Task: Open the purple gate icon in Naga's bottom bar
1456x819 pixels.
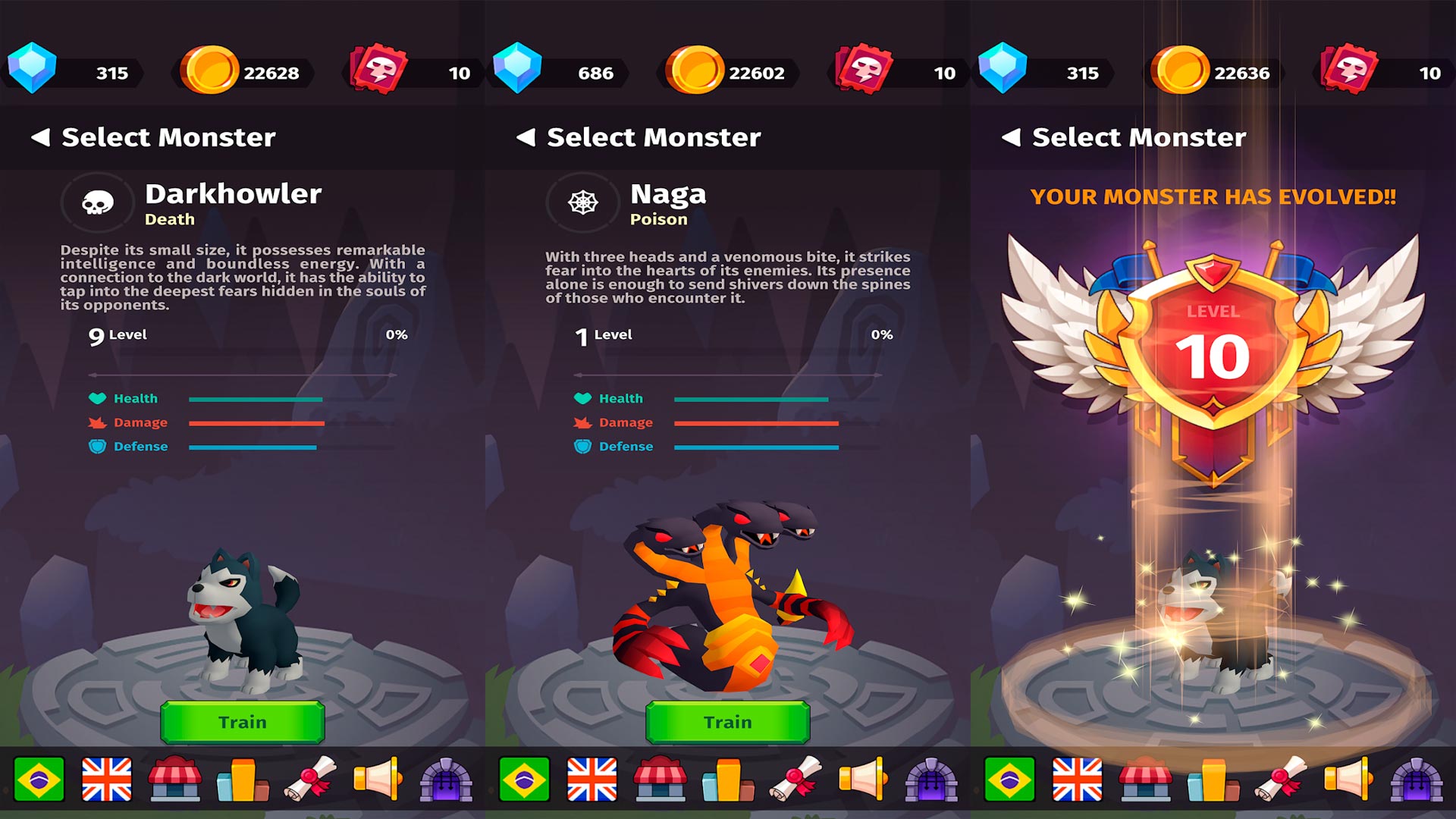Action: coord(931,779)
